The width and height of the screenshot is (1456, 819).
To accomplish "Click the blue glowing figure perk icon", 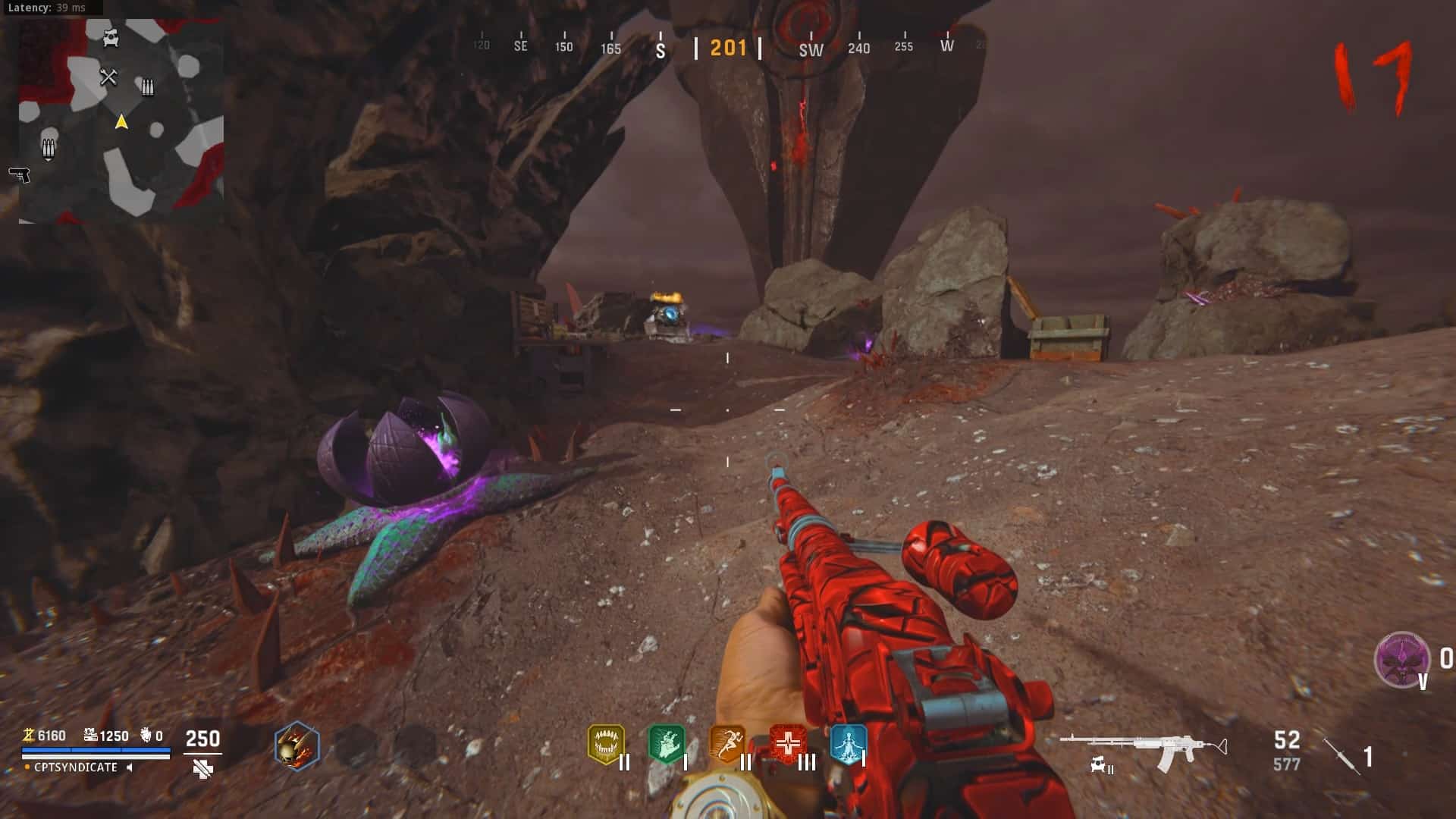I will (848, 745).
